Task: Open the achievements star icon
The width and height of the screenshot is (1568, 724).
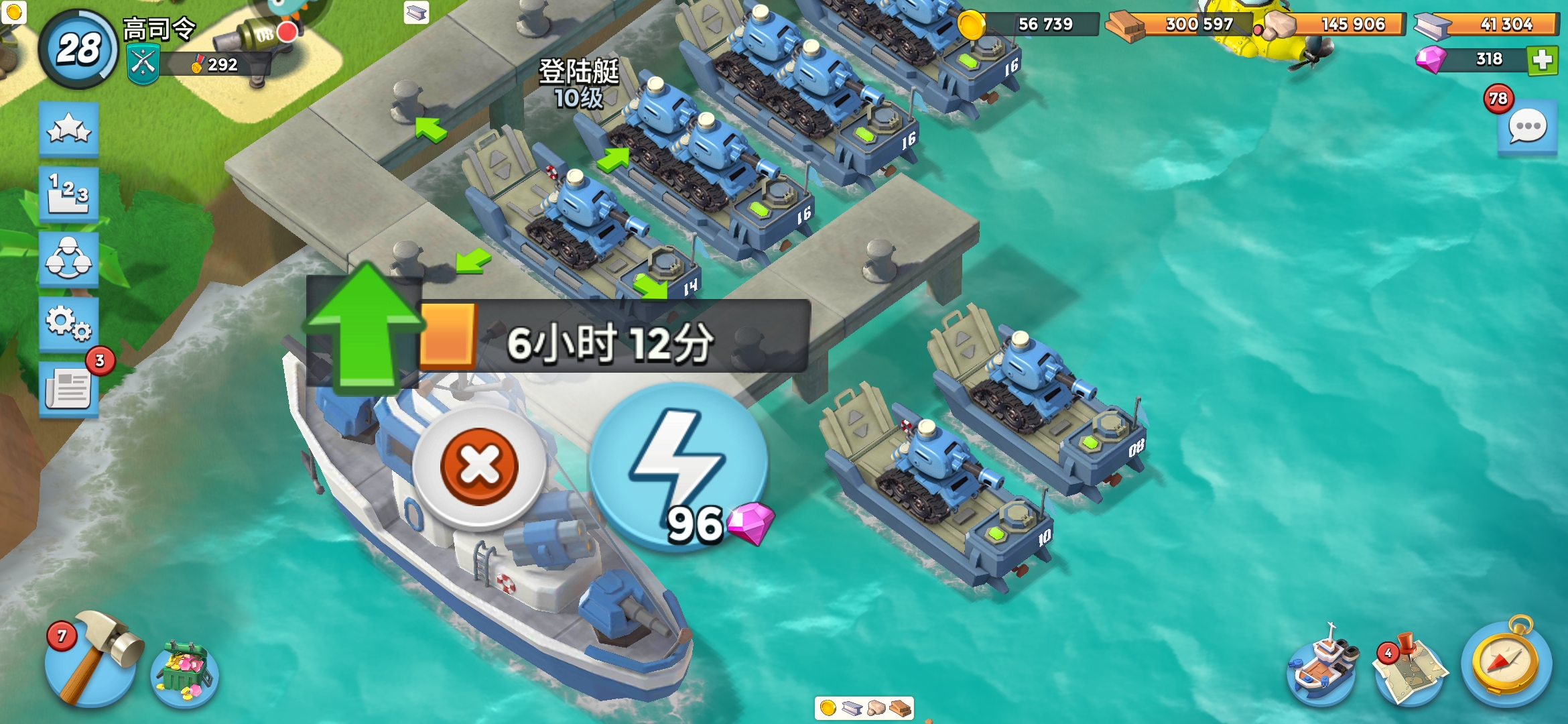Action: click(x=69, y=129)
